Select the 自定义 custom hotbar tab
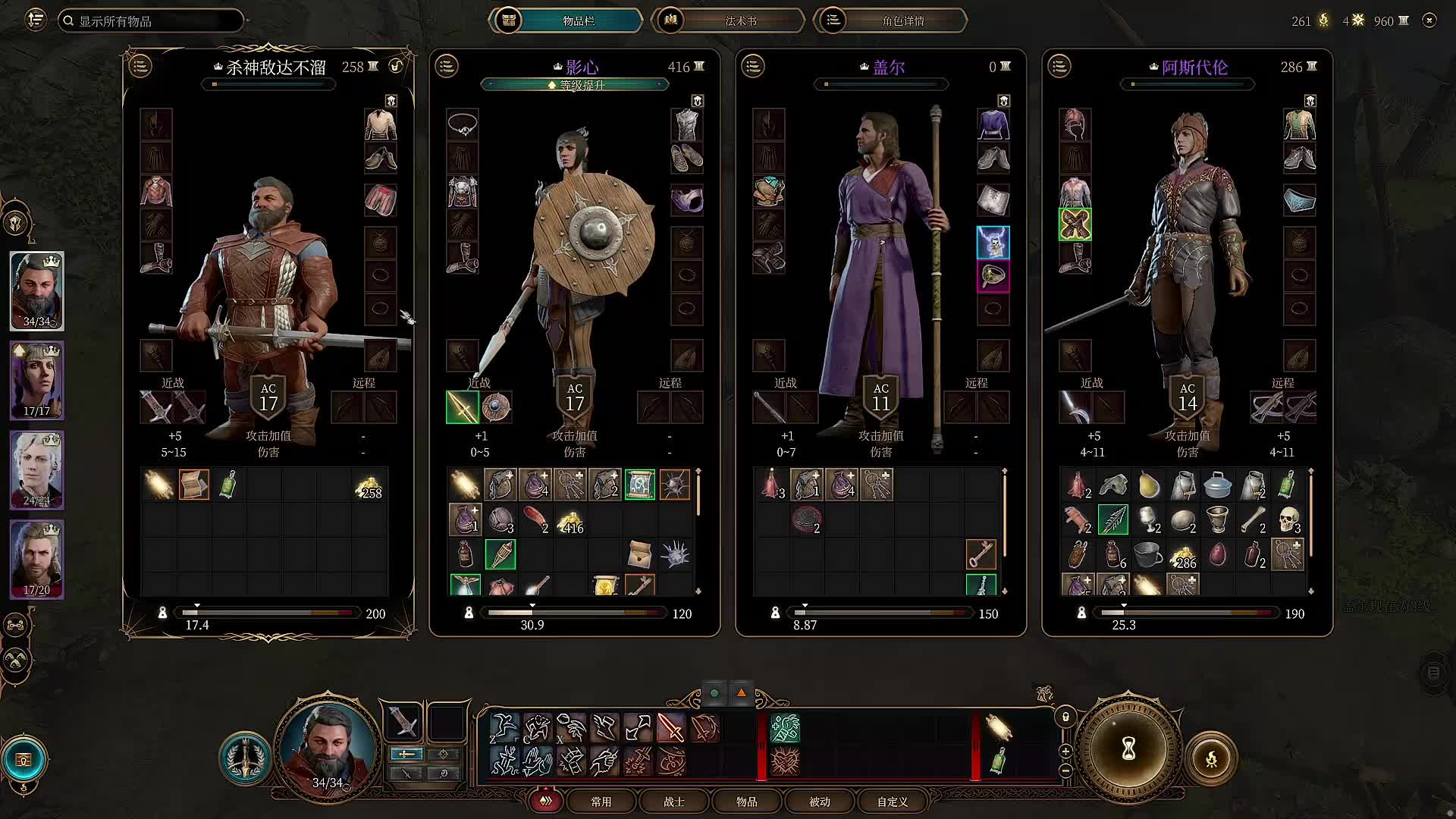 coord(892,802)
